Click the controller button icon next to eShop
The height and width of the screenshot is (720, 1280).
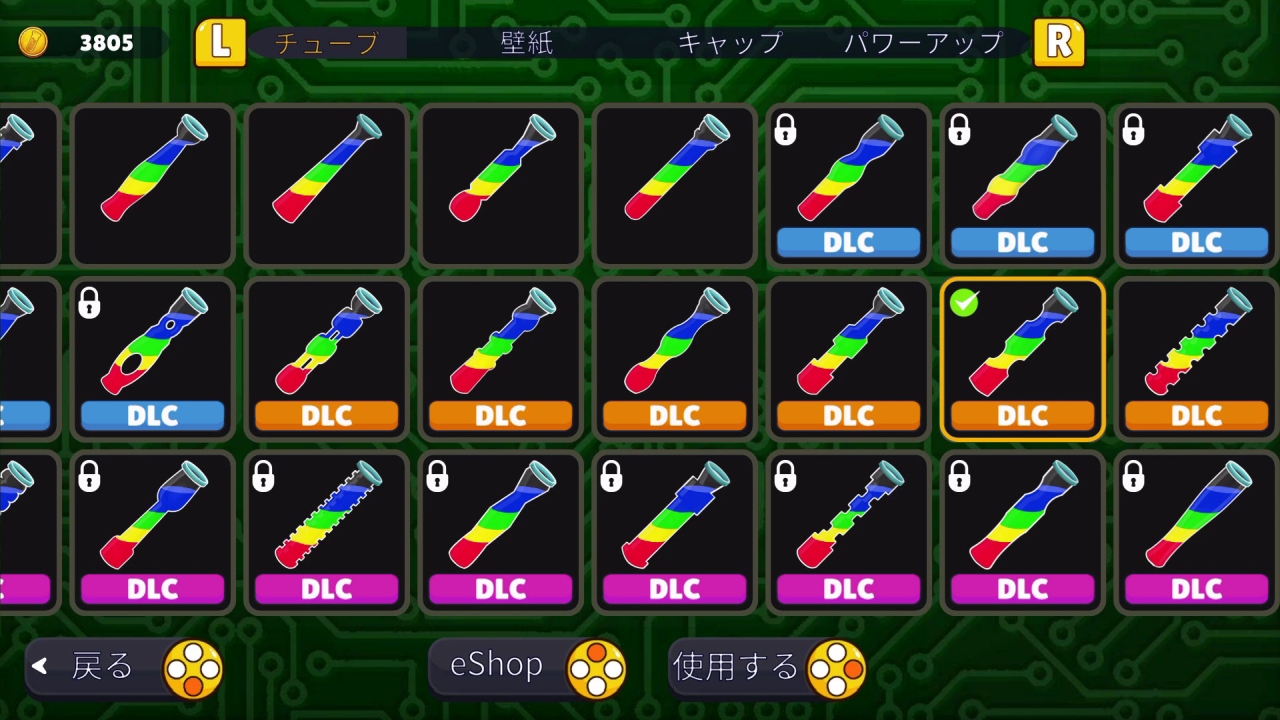599,665
